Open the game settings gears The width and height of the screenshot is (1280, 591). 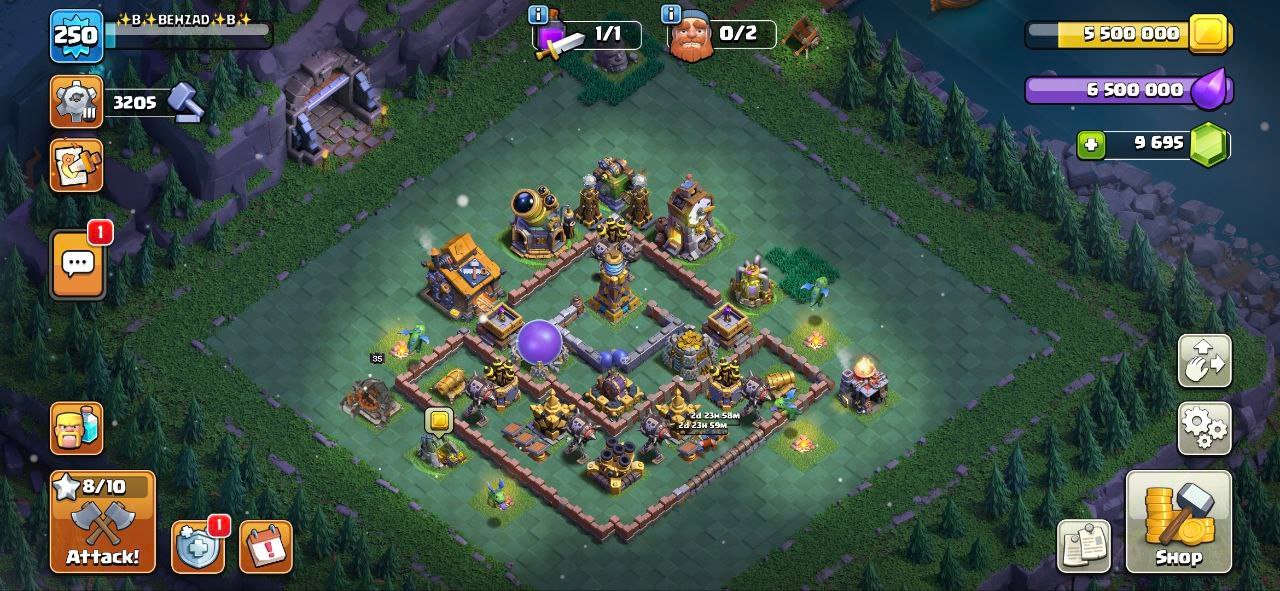1204,429
